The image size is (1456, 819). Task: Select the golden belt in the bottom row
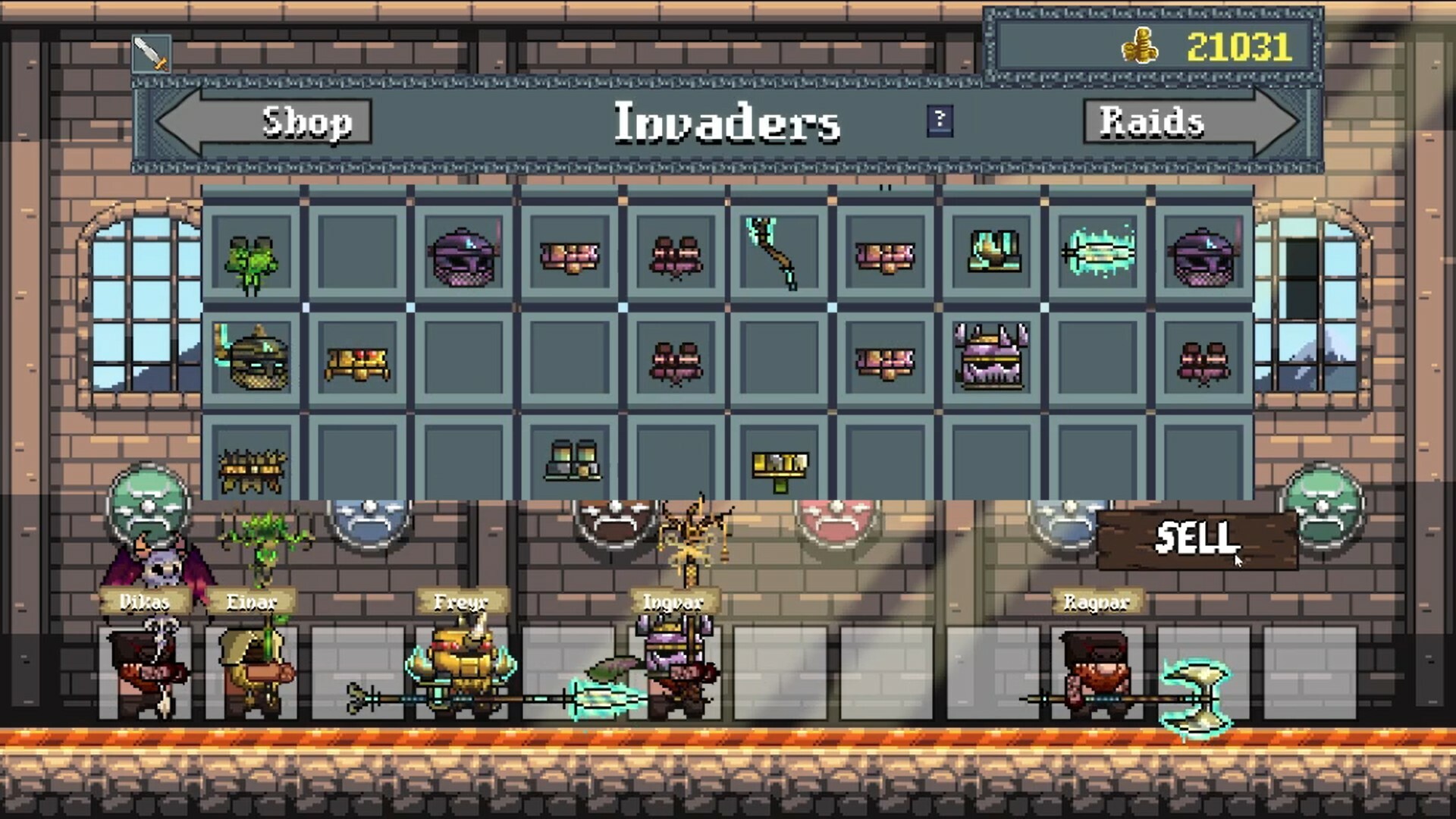tap(781, 464)
